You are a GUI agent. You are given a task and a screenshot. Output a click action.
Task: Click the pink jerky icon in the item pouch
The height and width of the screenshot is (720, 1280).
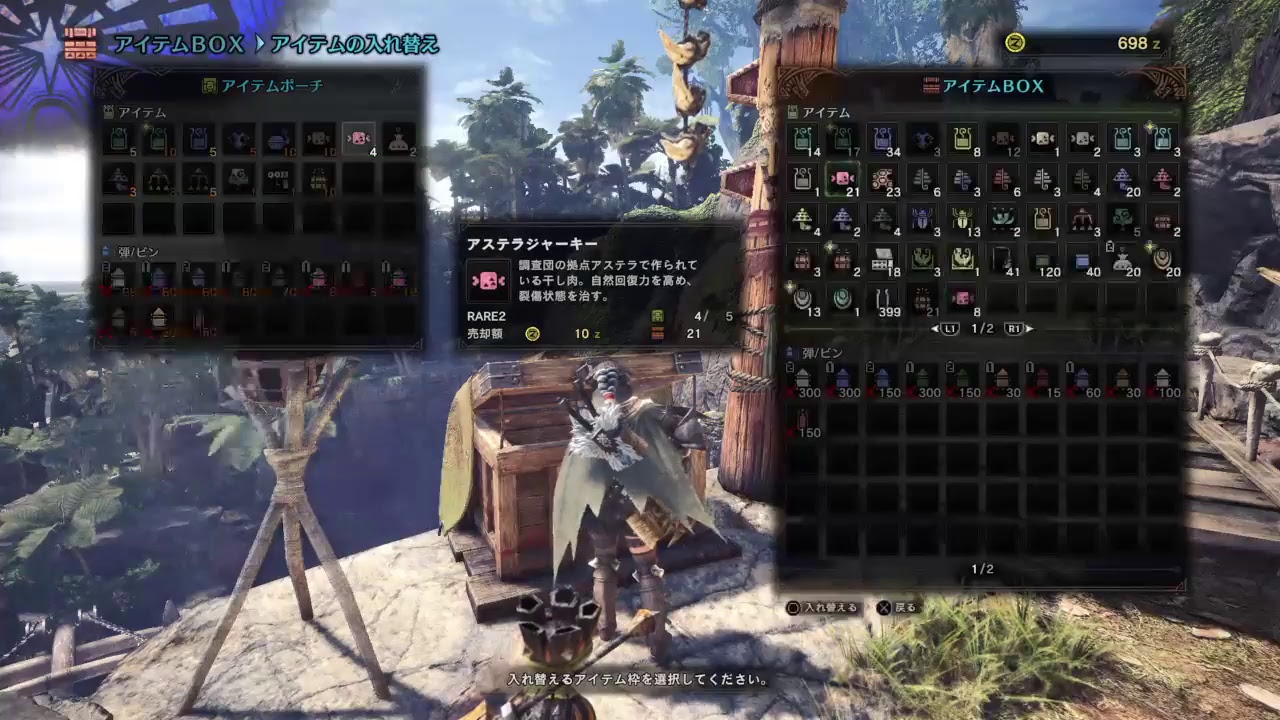click(x=358, y=140)
